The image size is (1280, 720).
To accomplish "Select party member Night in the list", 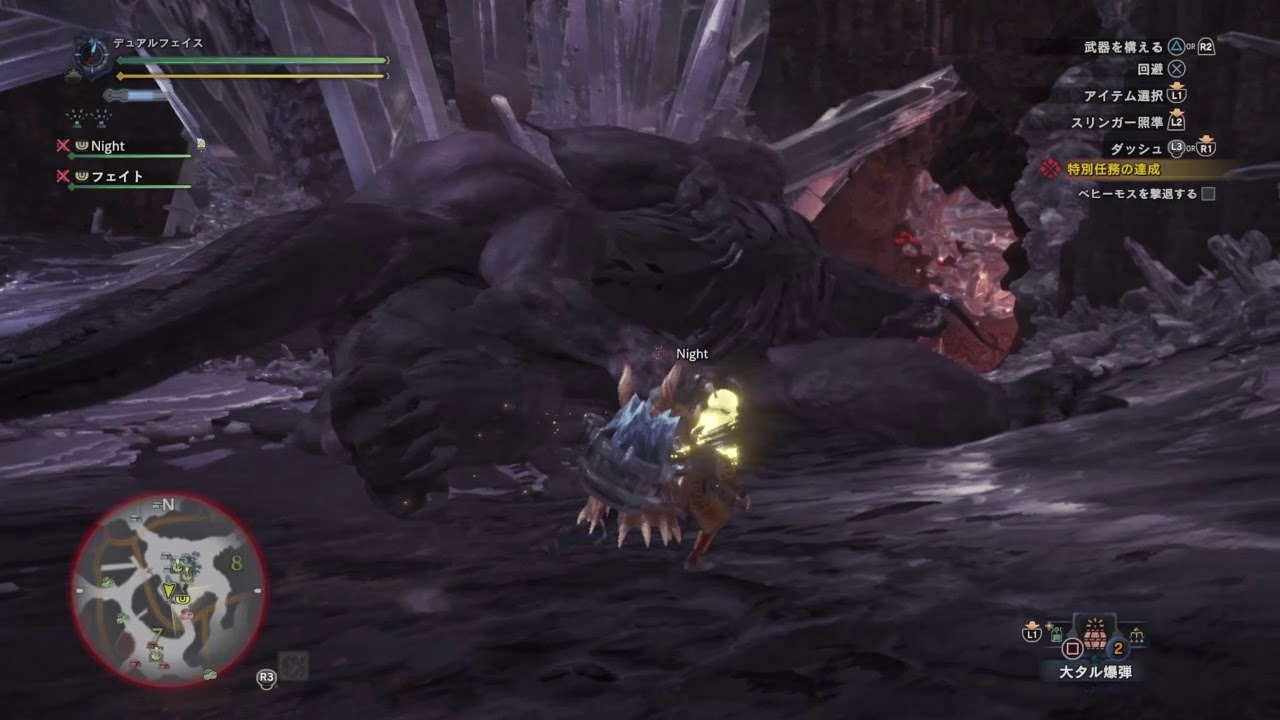I will tap(107, 146).
